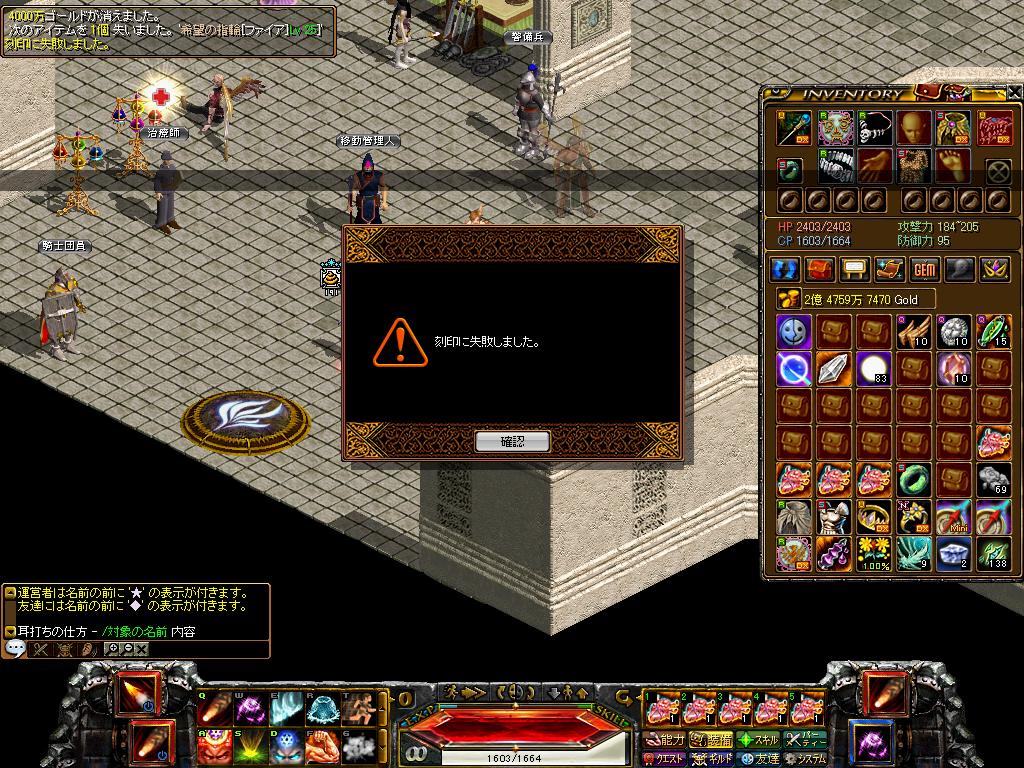
Task: Open the 能力 (abilities) menu
Action: [x=664, y=740]
